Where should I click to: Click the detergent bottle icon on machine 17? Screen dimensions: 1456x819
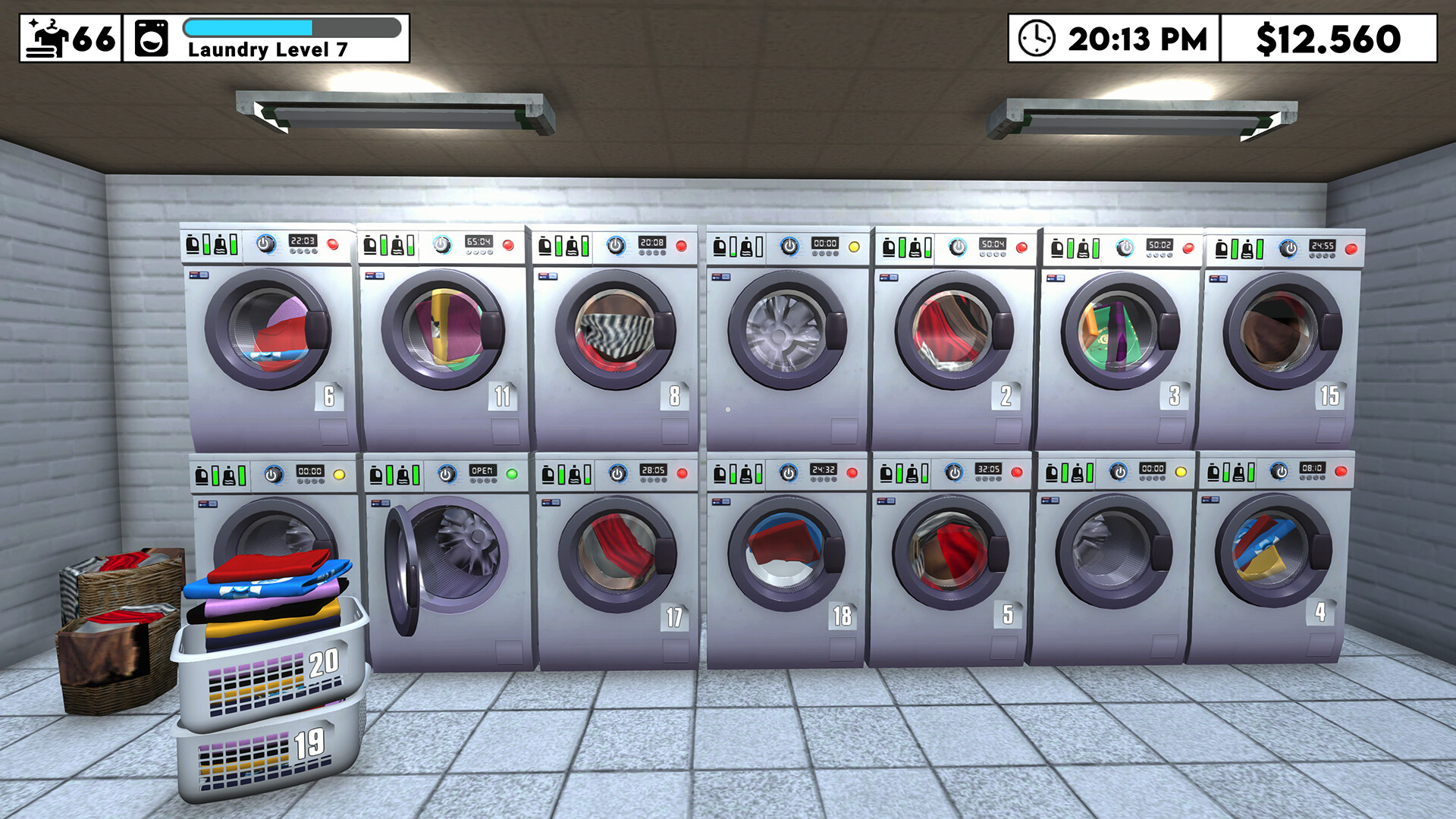click(548, 474)
